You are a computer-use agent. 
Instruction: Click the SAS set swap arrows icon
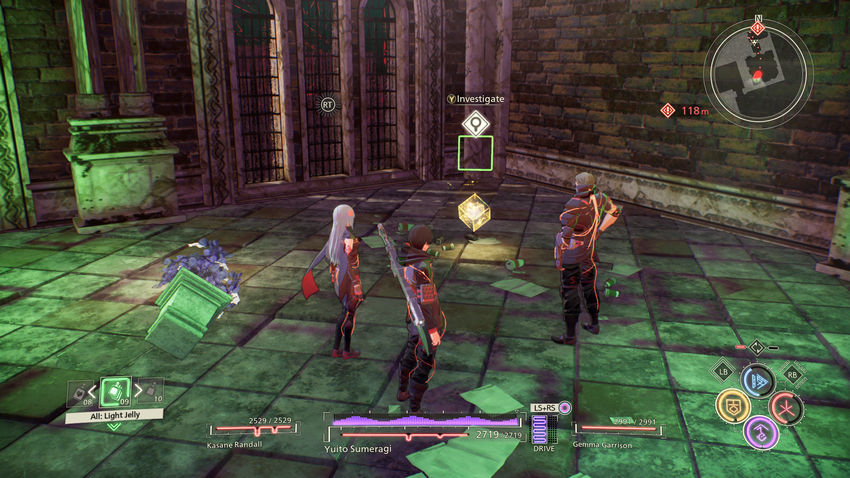point(757,347)
